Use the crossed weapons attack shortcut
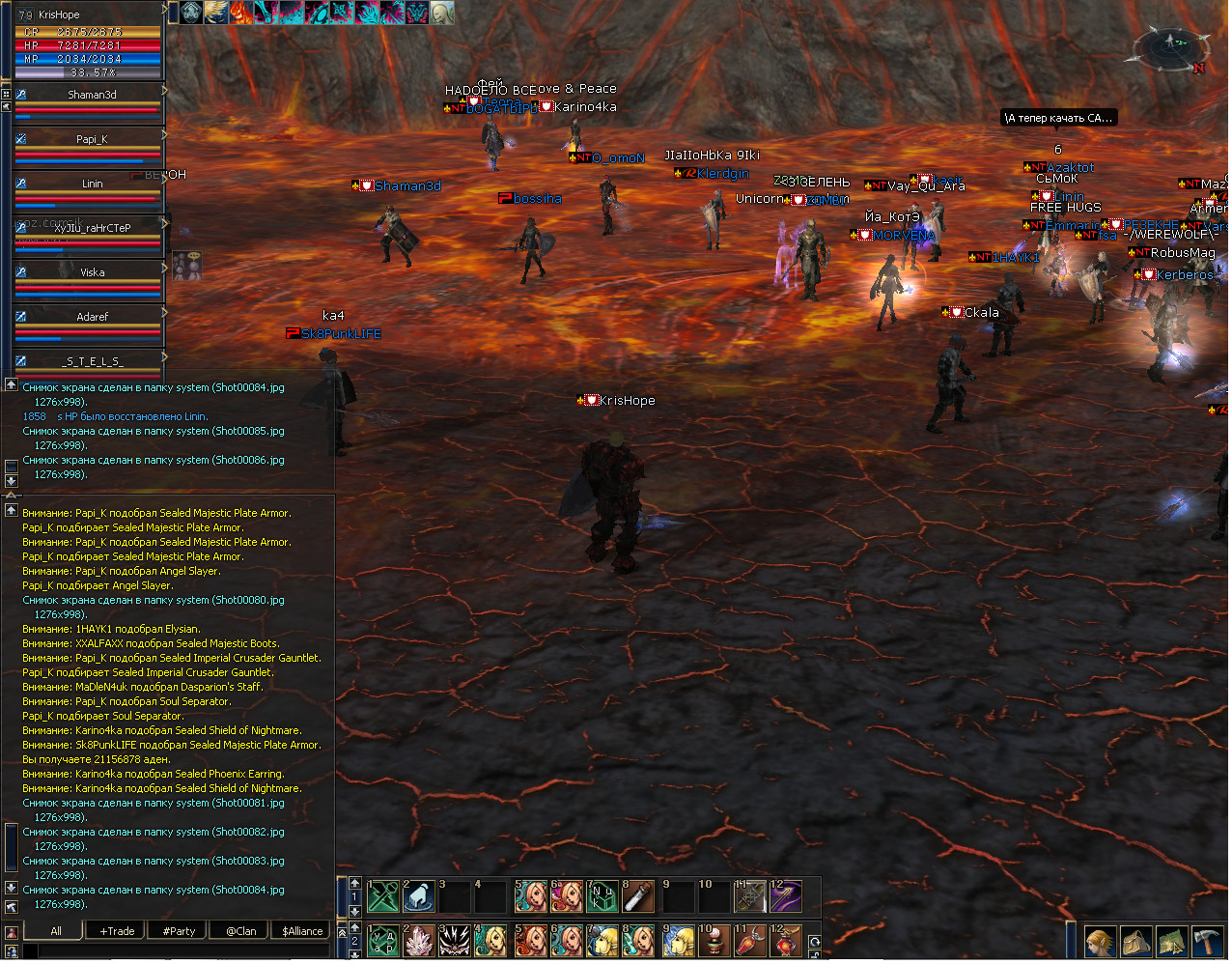 [x=383, y=896]
